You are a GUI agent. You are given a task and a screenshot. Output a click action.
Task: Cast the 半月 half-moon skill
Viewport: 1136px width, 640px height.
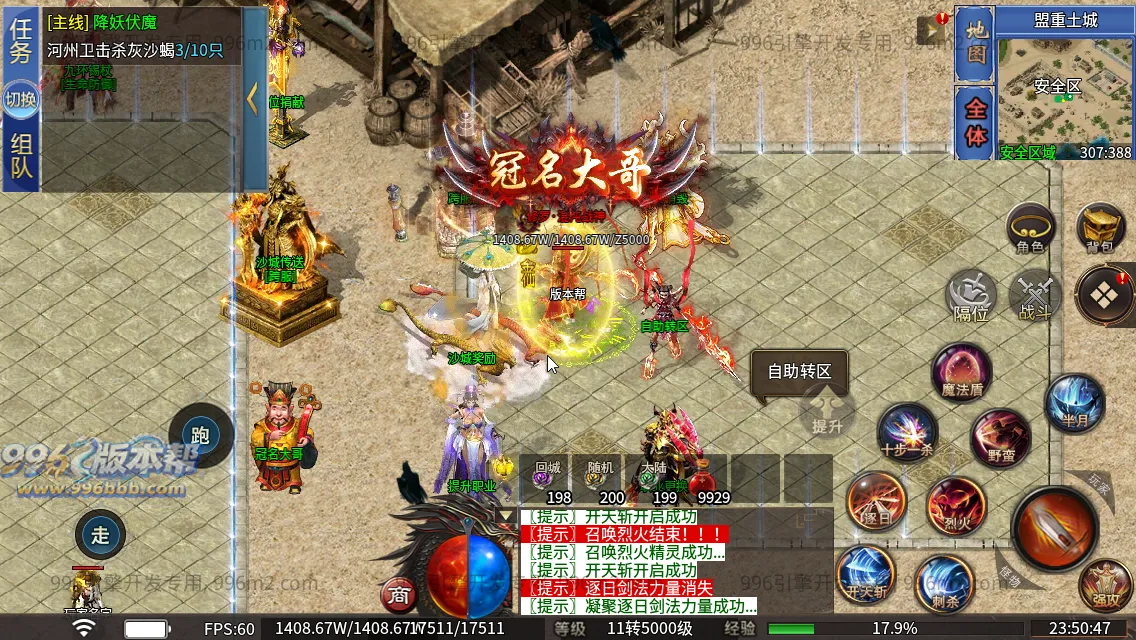[1075, 403]
